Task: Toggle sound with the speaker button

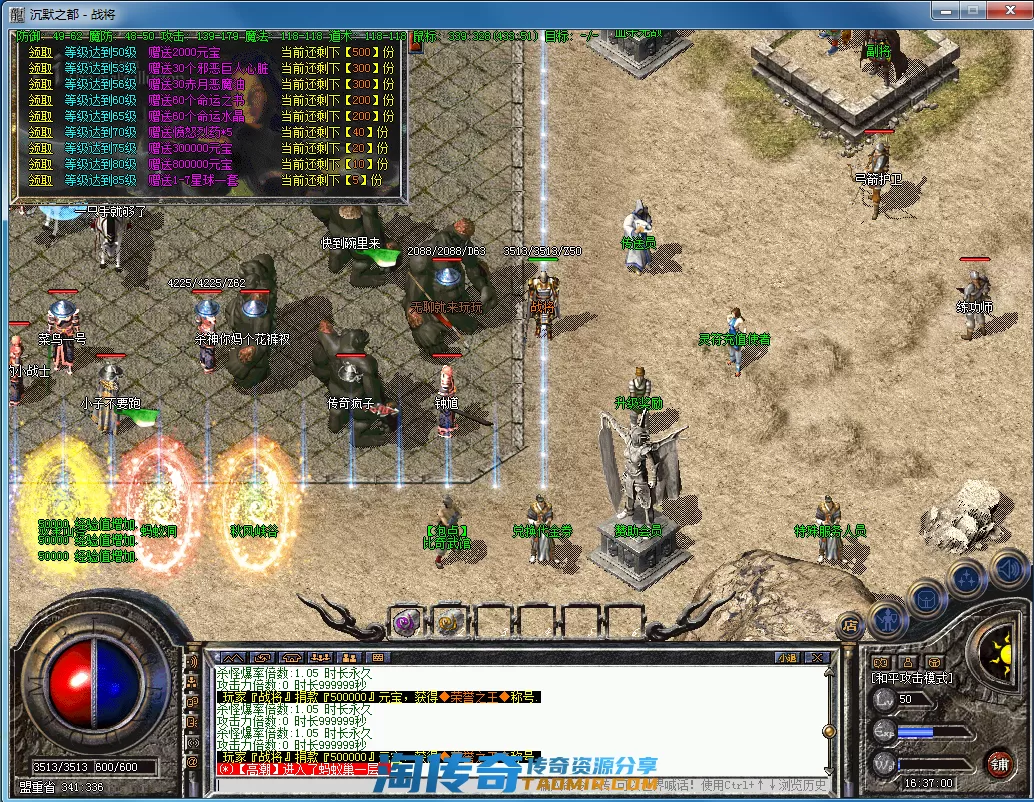Action: (x=1007, y=569)
